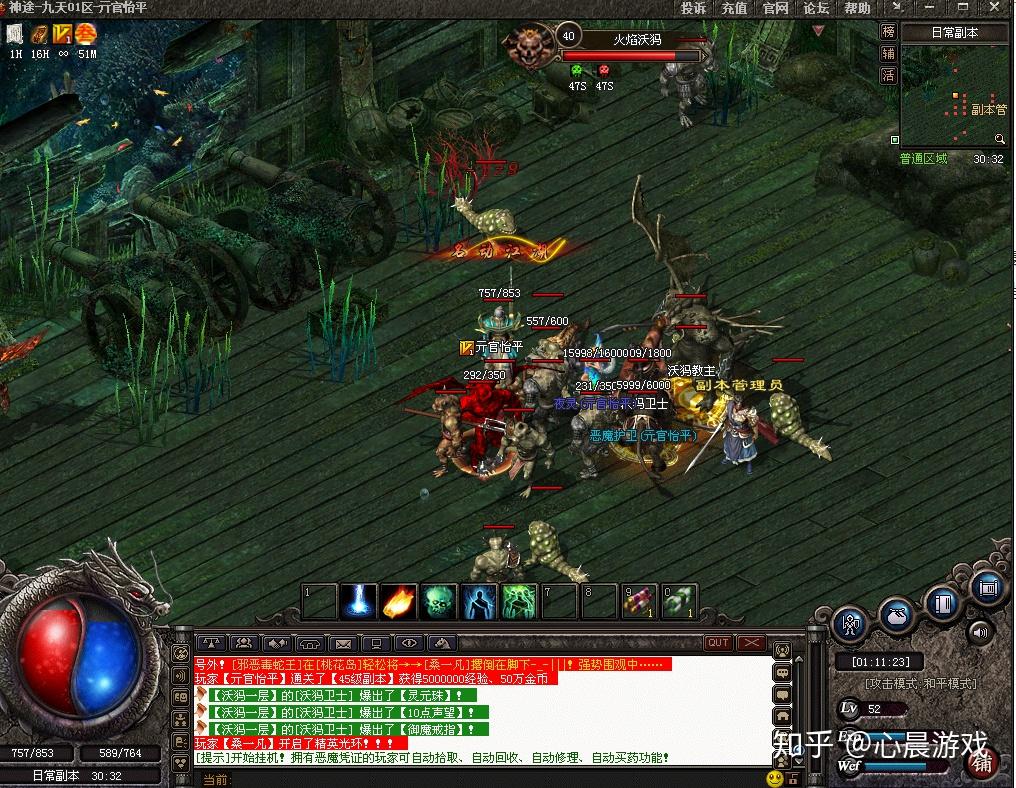Visit the 官网 official site link
The height and width of the screenshot is (788, 1016).
(775, 8)
